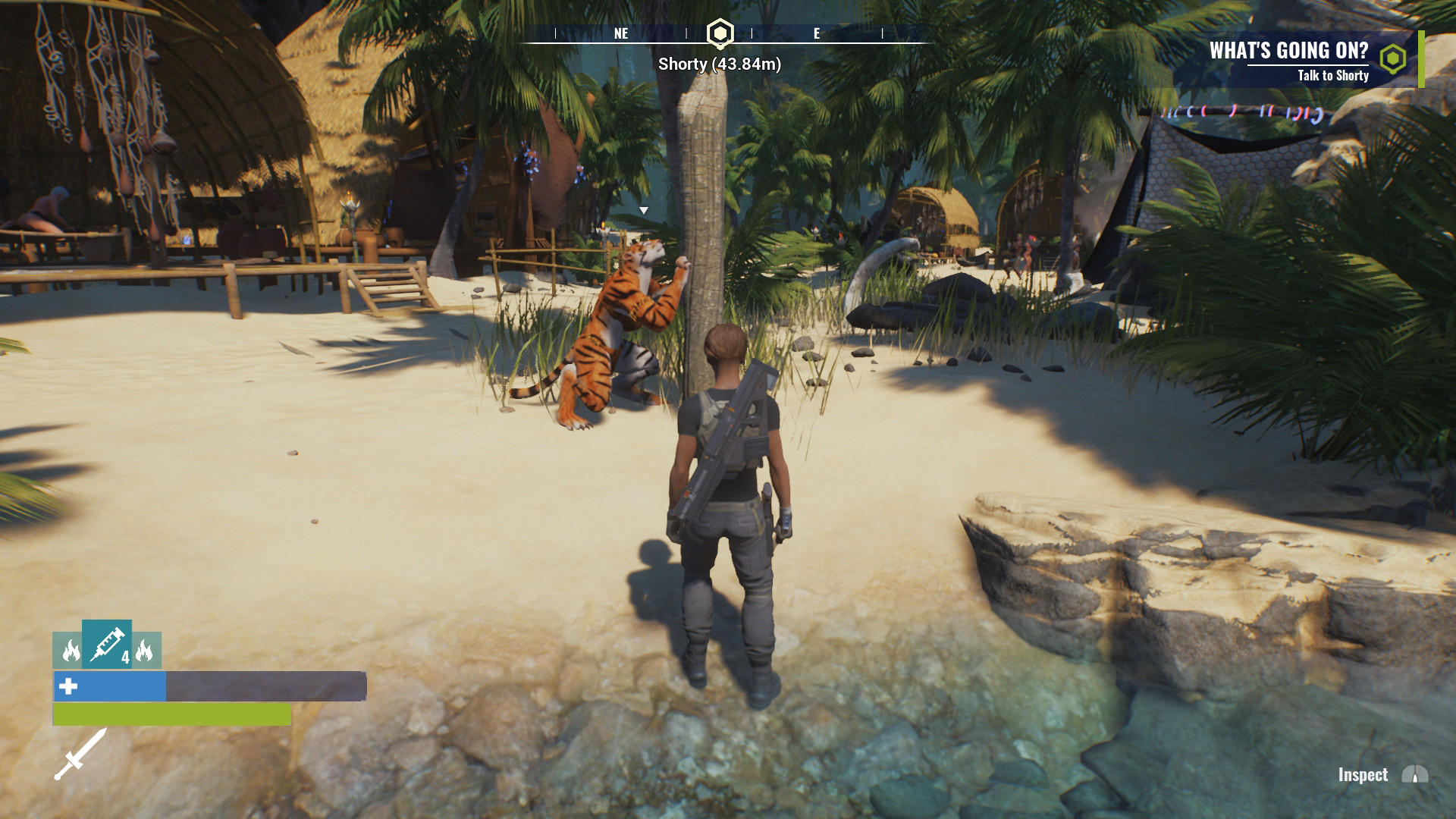
Task: Click the hexagonal quest marker on the compass
Action: [x=718, y=33]
